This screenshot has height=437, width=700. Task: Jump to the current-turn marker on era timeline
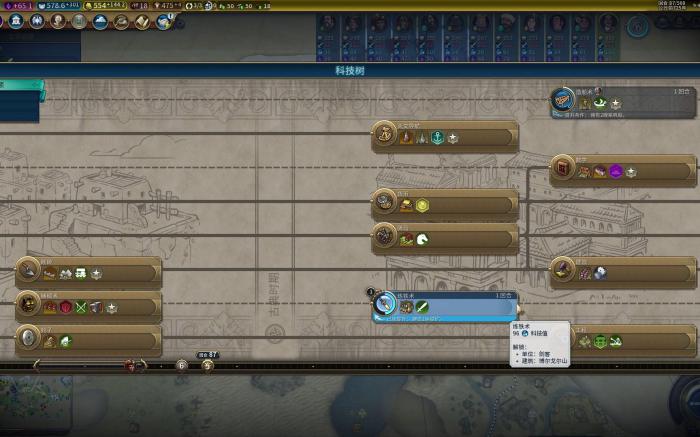pyautogui.click(x=207, y=365)
